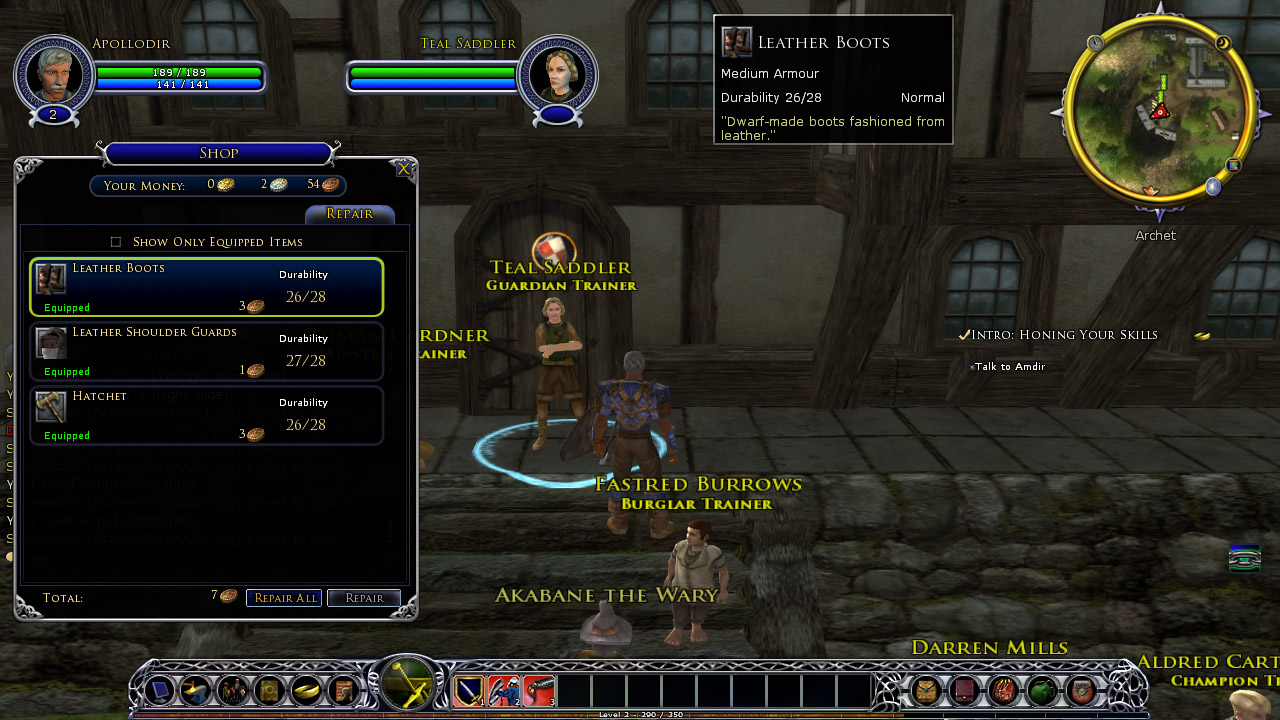Select the Leather Shoulder Guards row

[207, 352]
